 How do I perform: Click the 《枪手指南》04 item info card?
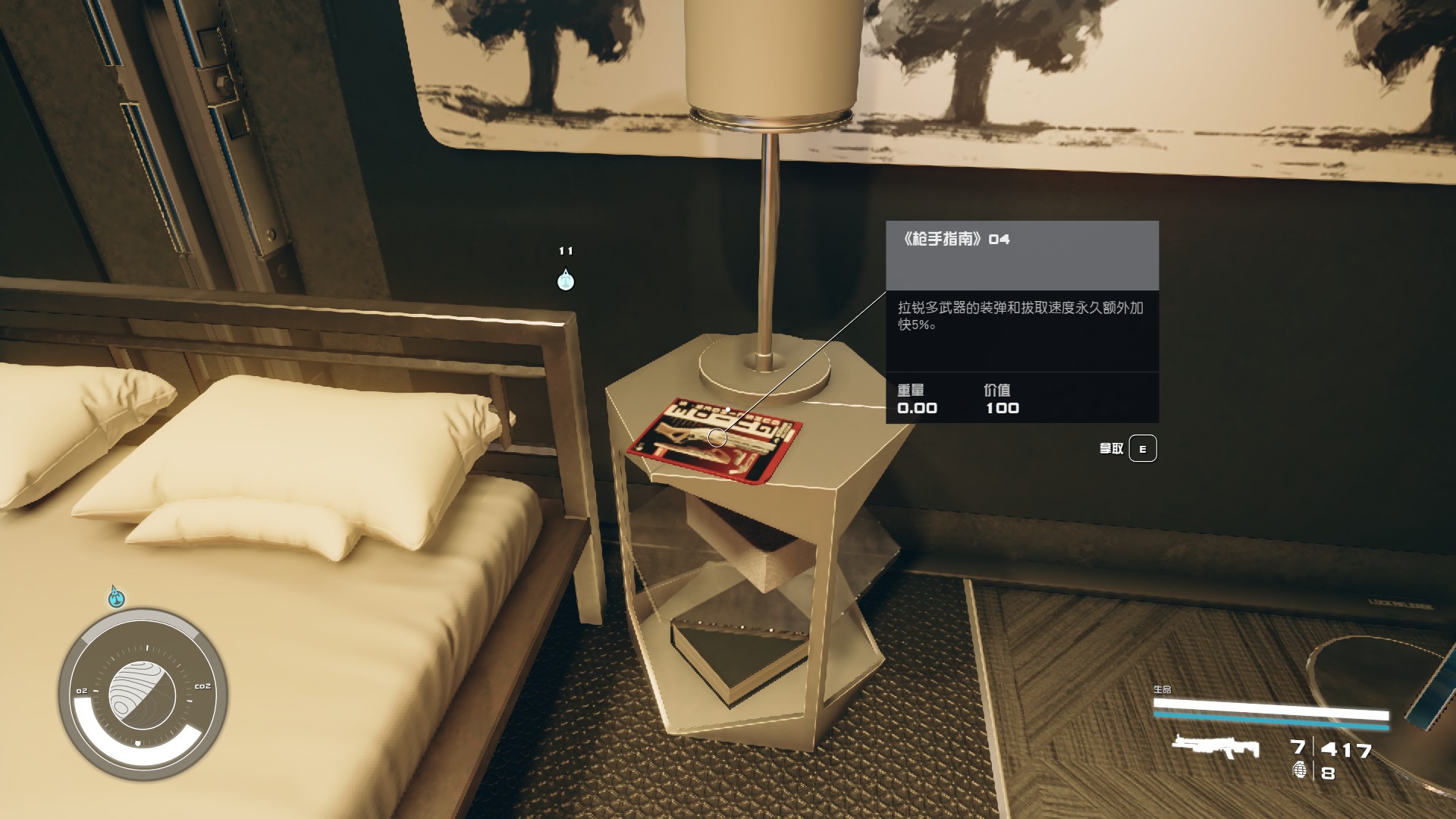coord(1021,322)
